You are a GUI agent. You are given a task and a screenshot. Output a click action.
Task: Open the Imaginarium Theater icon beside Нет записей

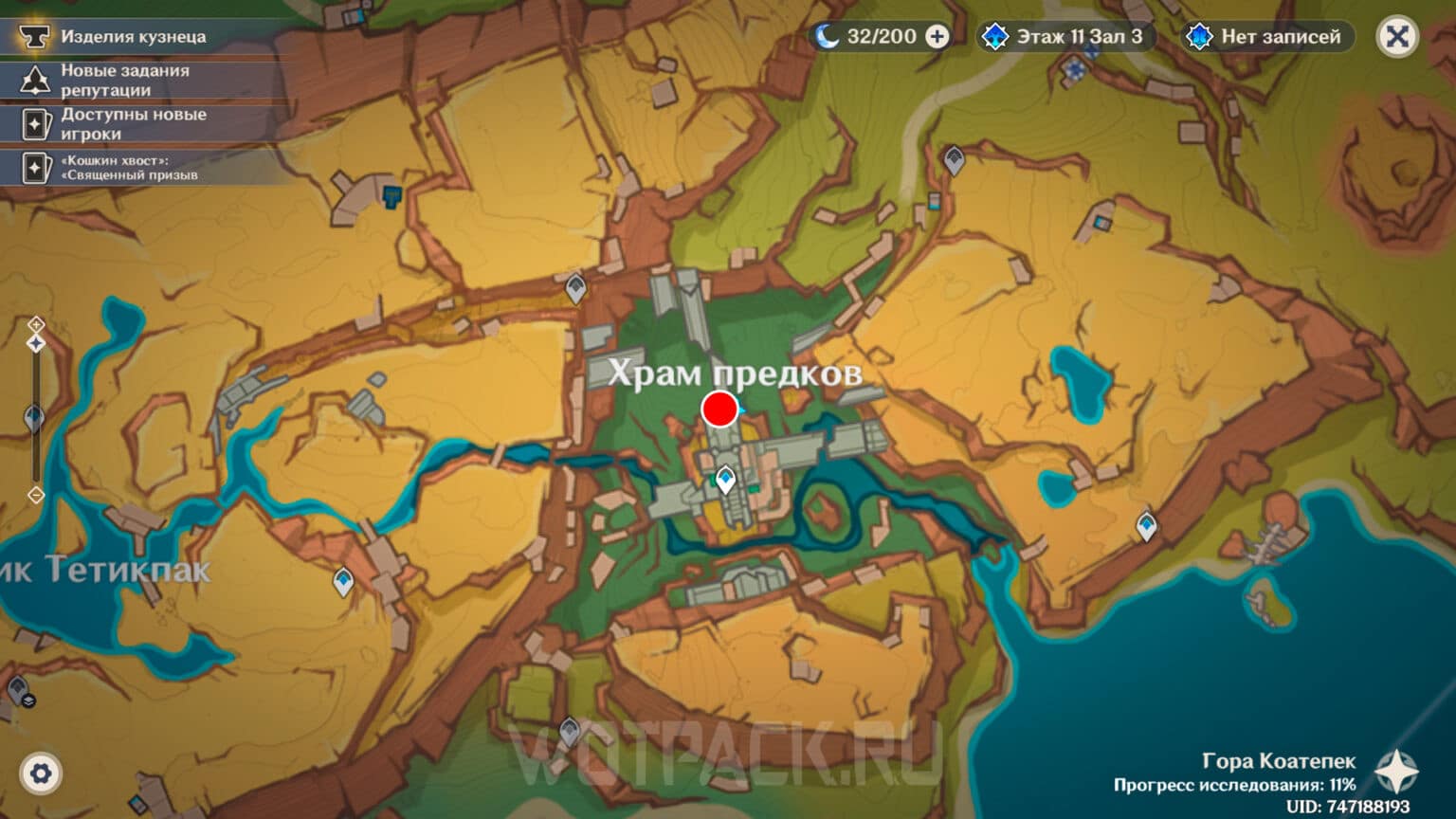[1200, 38]
